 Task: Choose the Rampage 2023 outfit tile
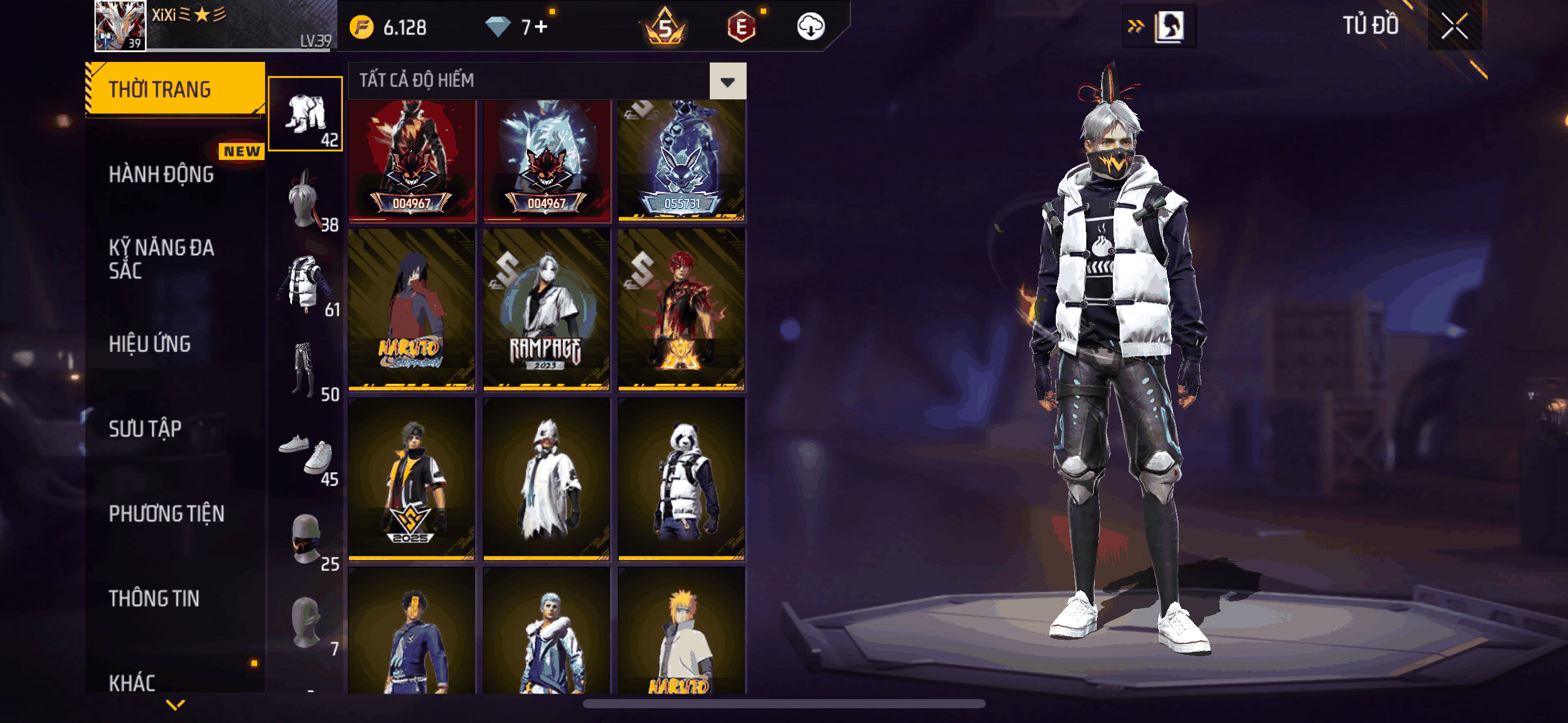546,310
